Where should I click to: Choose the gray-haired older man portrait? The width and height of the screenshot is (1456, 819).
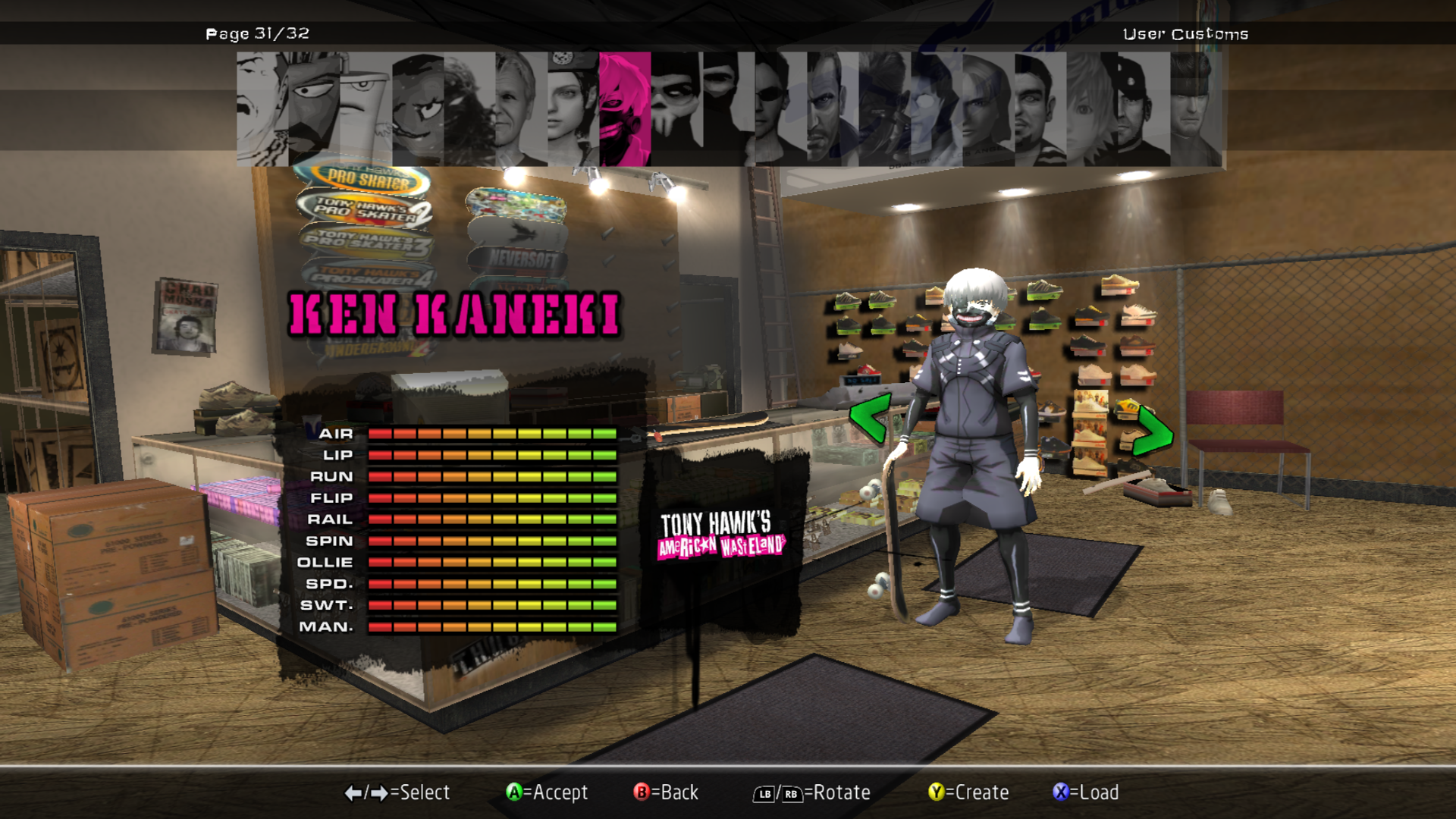coord(521,109)
